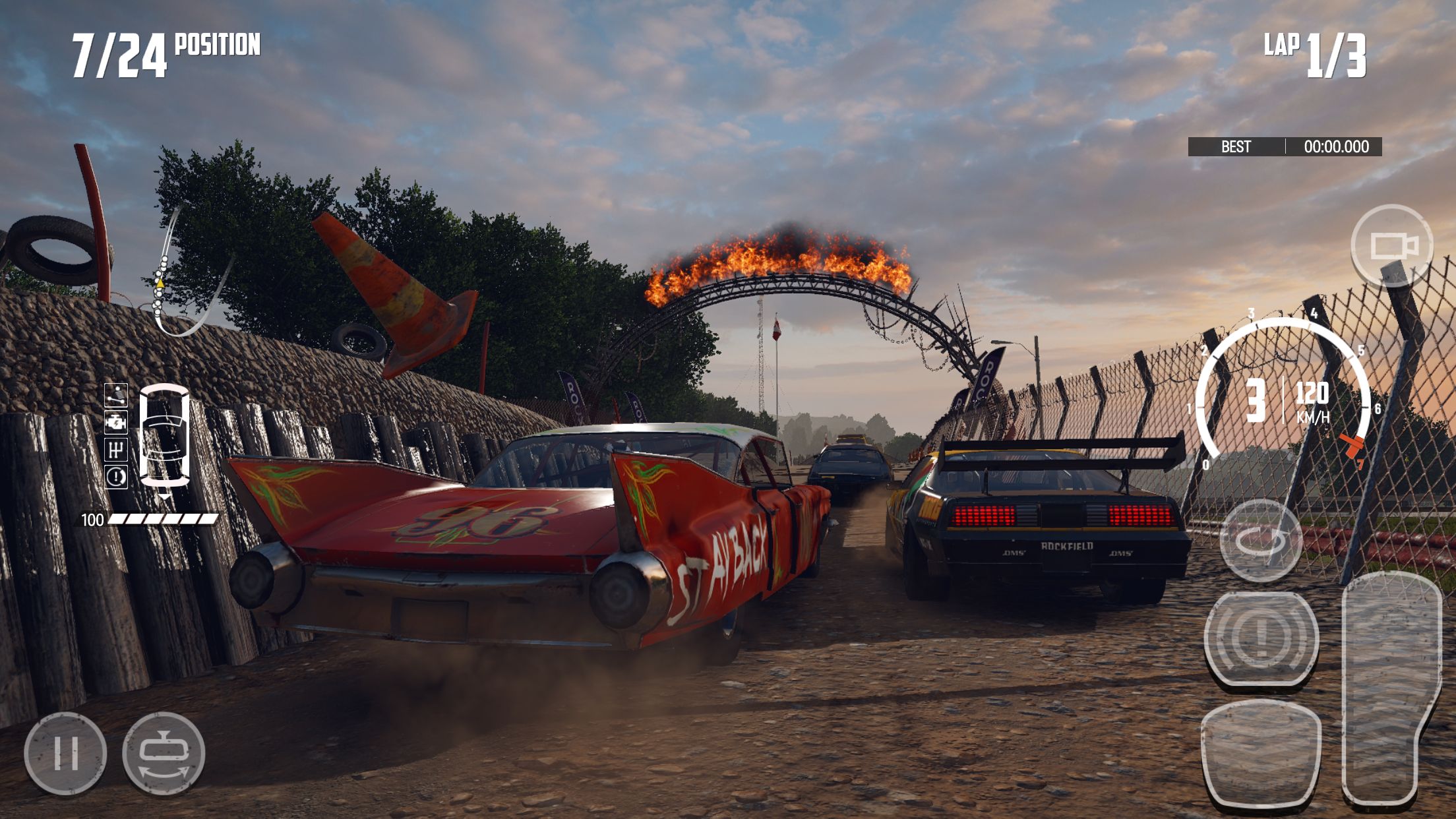Tap the player marker on the minimap
The image size is (1456, 819).
tap(160, 283)
